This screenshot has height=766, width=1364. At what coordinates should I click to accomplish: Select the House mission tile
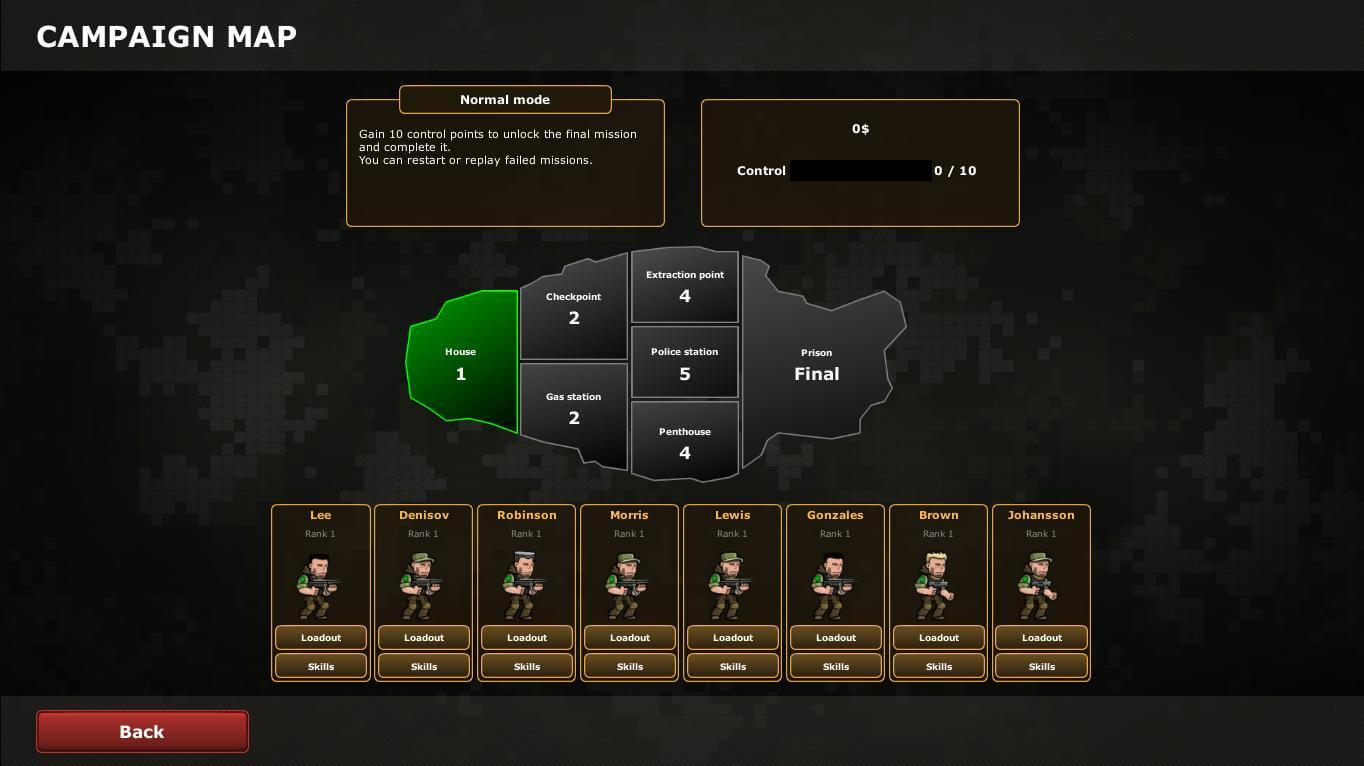click(x=461, y=364)
